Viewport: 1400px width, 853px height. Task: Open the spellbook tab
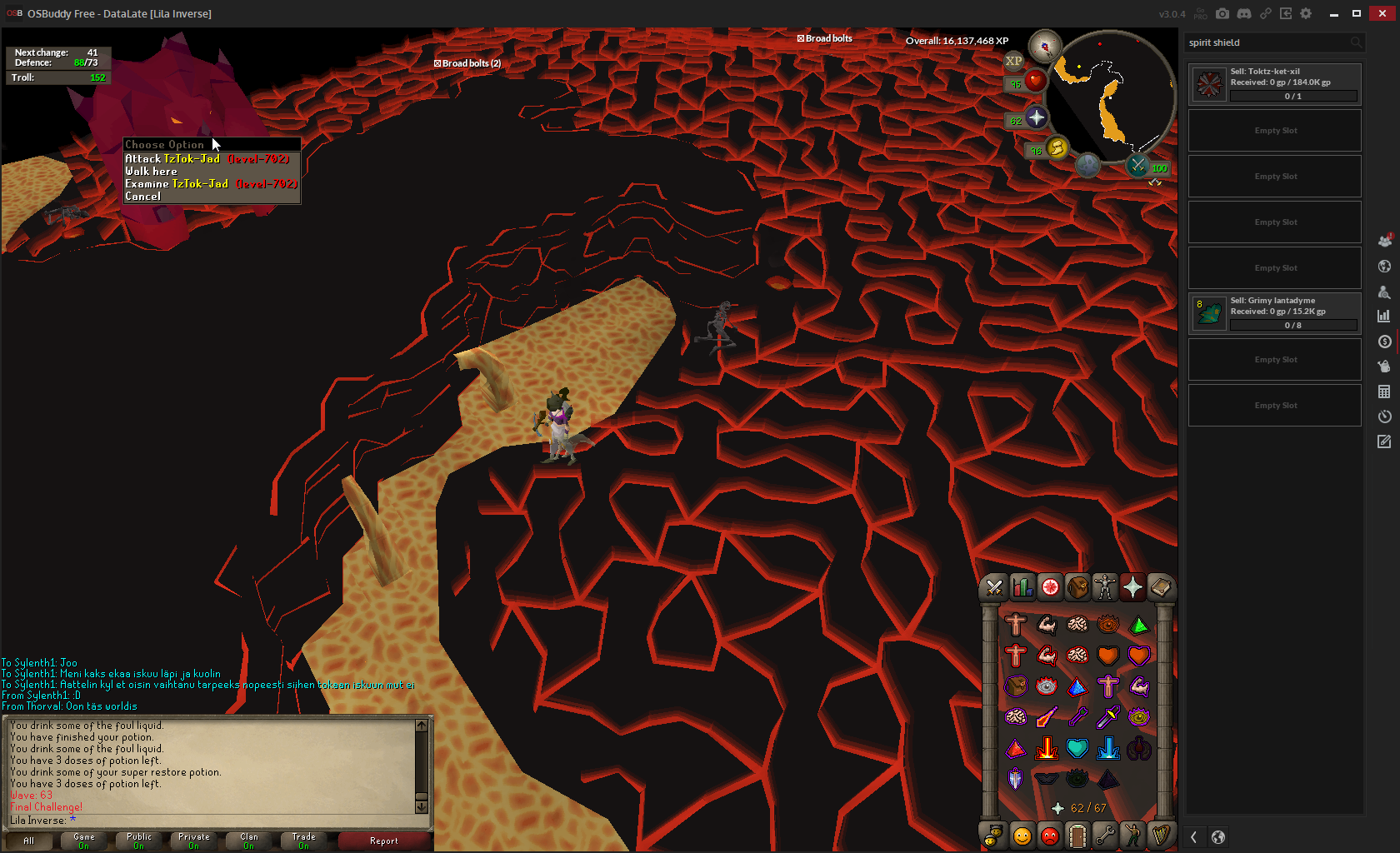(x=1161, y=587)
